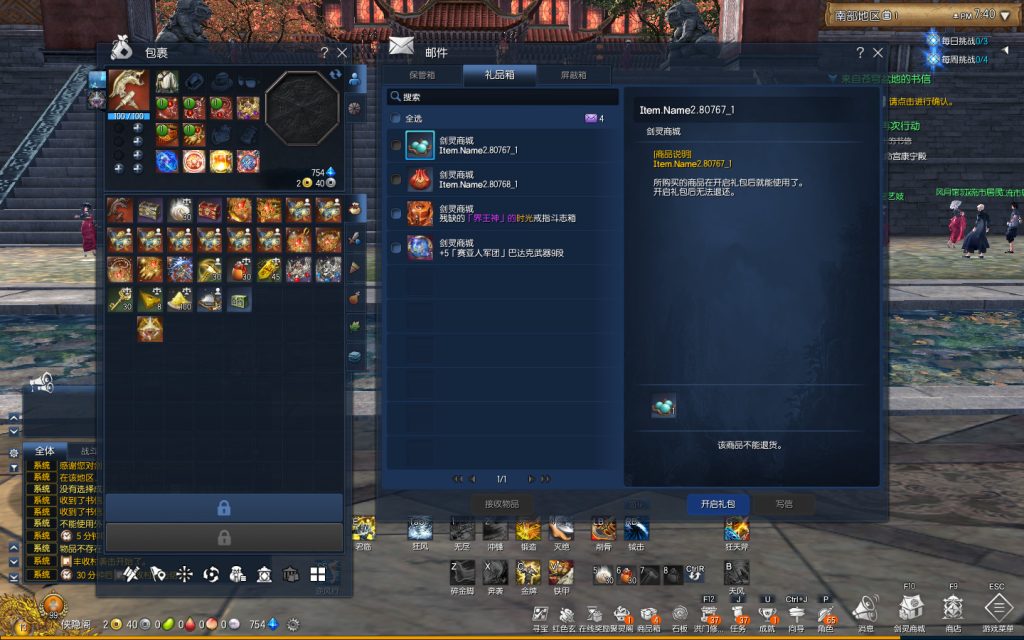Image resolution: width=1024 pixels, height=640 pixels.
Task: Click the 接收物品 receive items button
Action: click(501, 504)
